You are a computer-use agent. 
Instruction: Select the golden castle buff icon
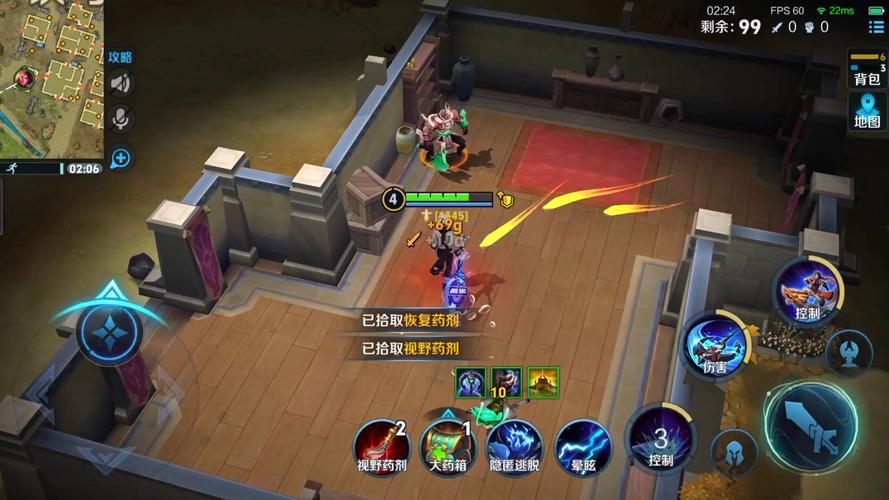click(x=543, y=382)
